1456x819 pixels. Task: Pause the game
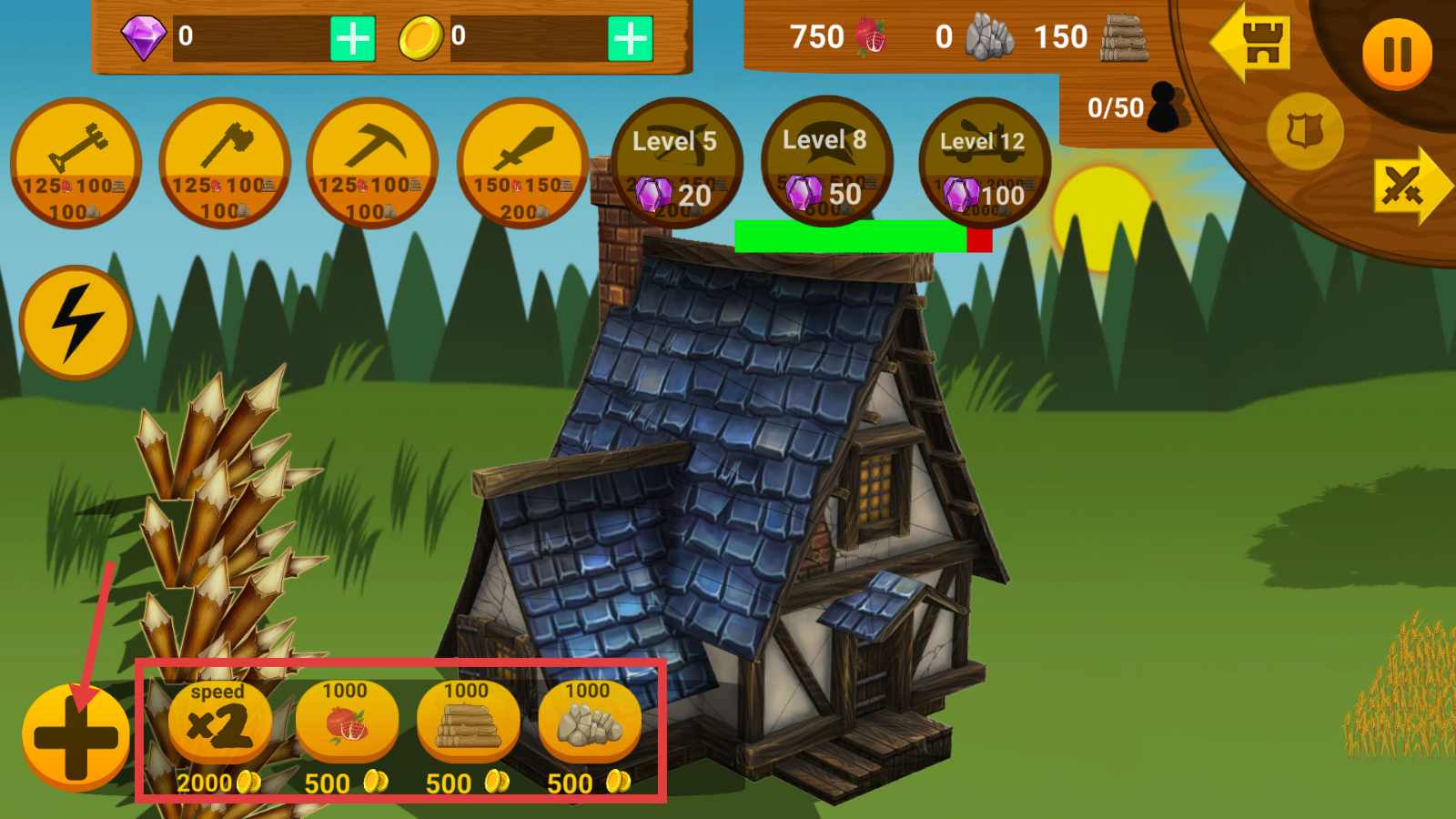coord(1396,54)
